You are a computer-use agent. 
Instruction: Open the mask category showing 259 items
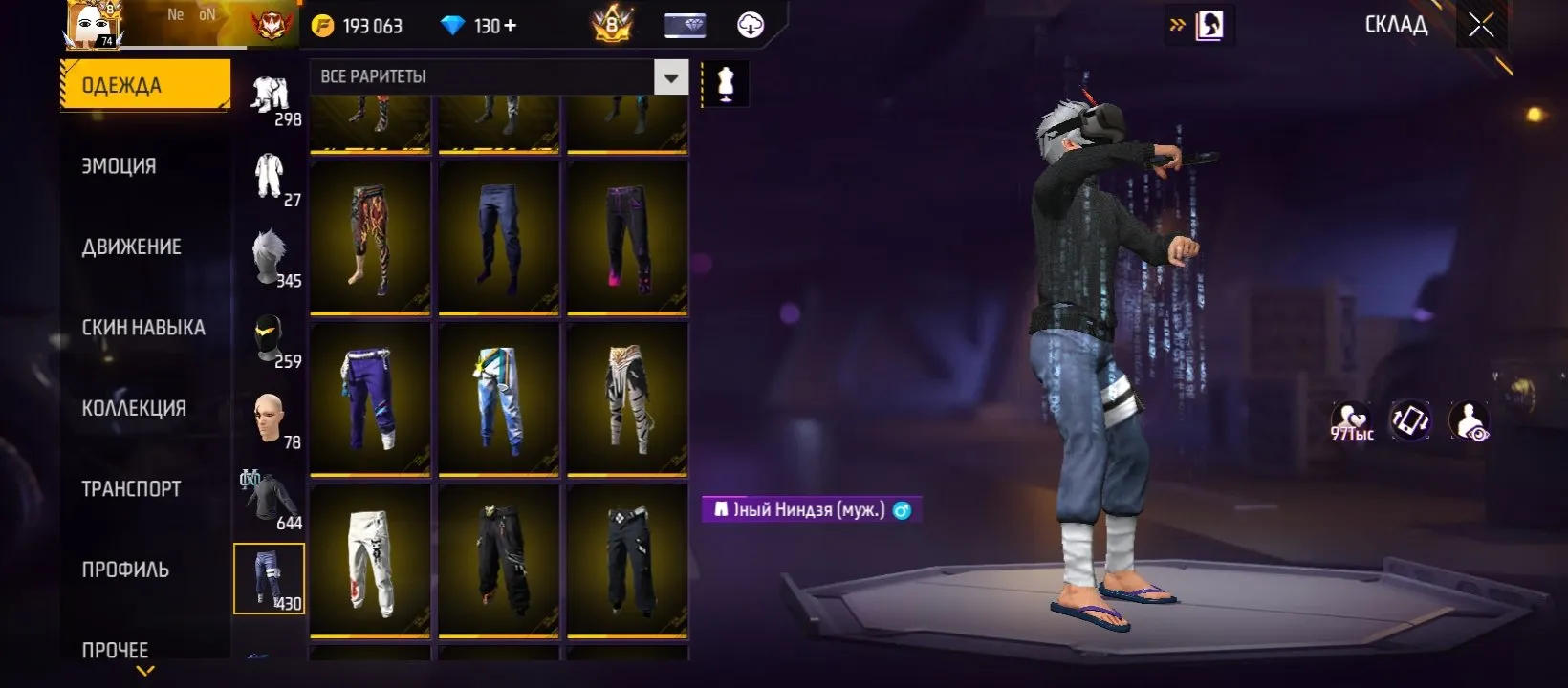coord(269,336)
